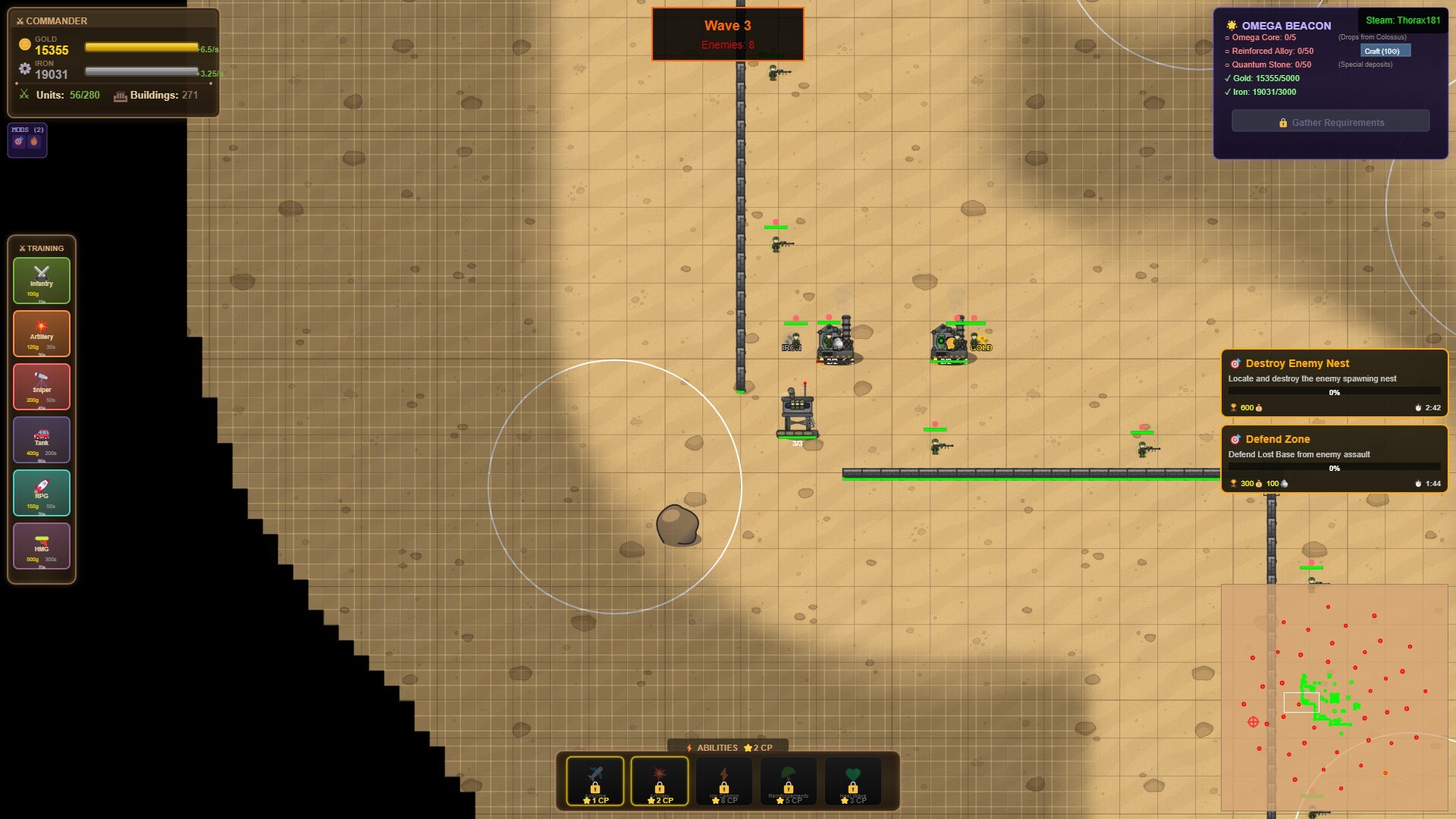Image resolution: width=1456 pixels, height=819 pixels.
Task: Select the Ion Cannon ability
Action: click(724, 780)
